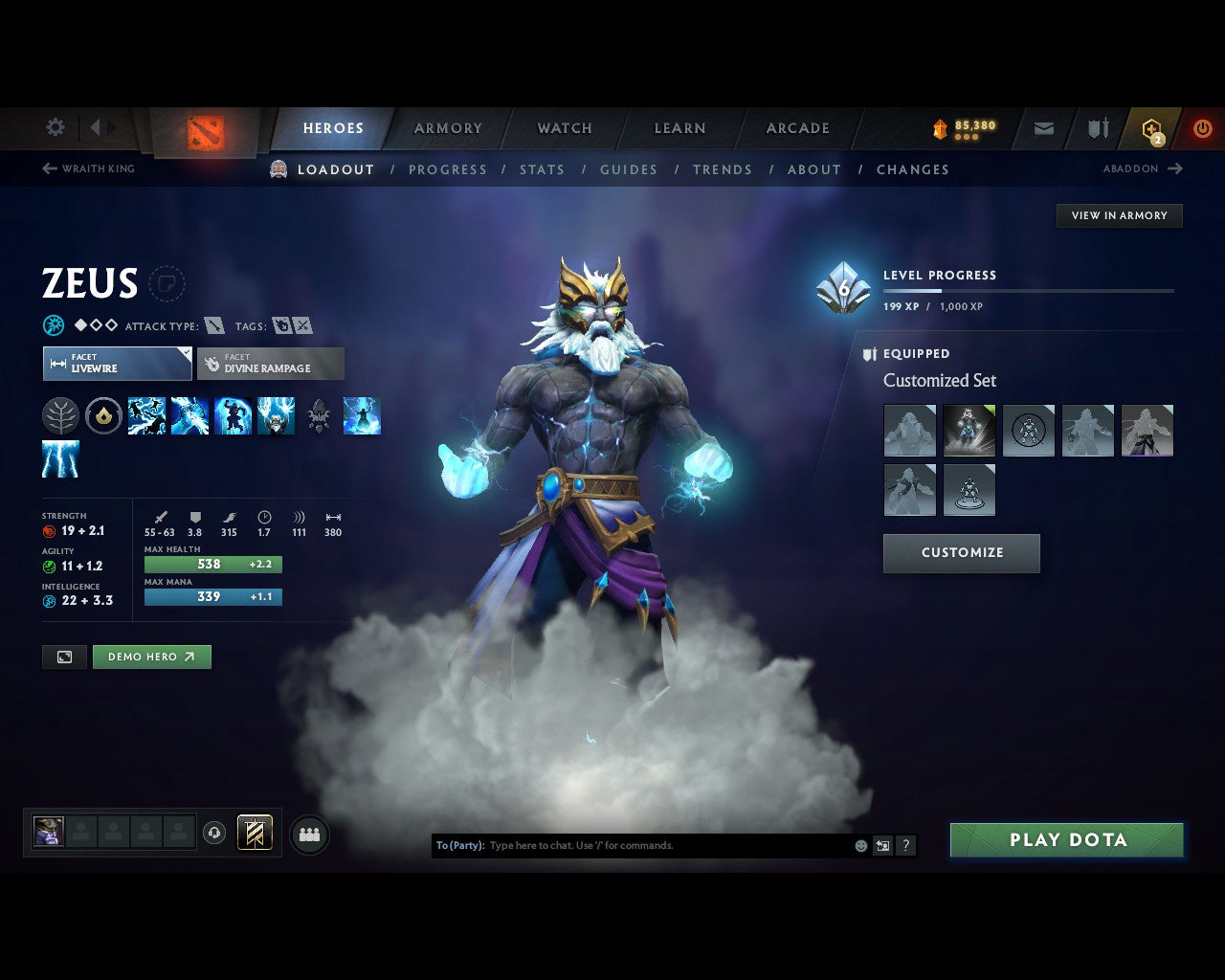1225x980 pixels.
Task: Click the power button to quit Dota
Action: 1203,127
